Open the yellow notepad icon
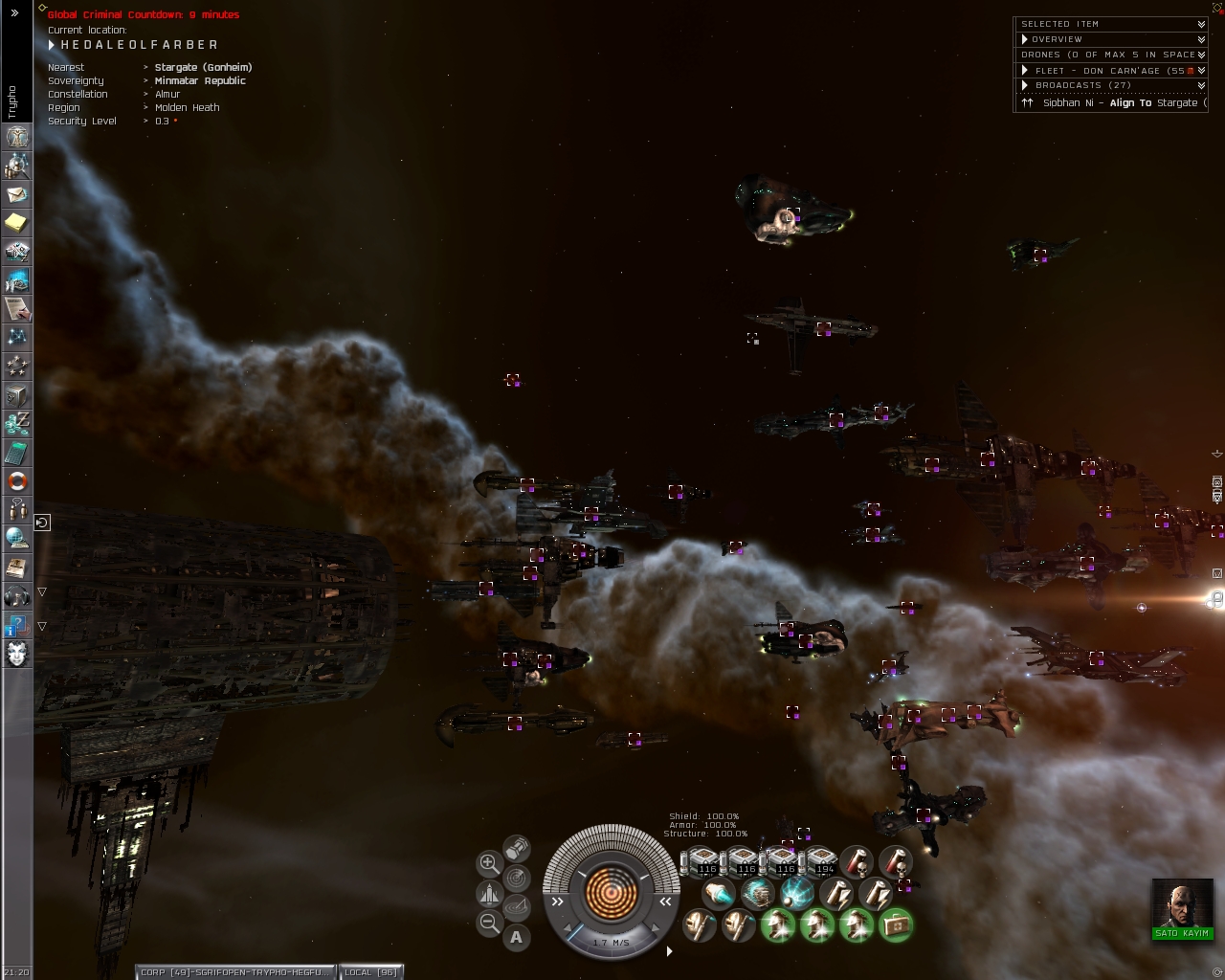The height and width of the screenshot is (980, 1225). [17, 223]
